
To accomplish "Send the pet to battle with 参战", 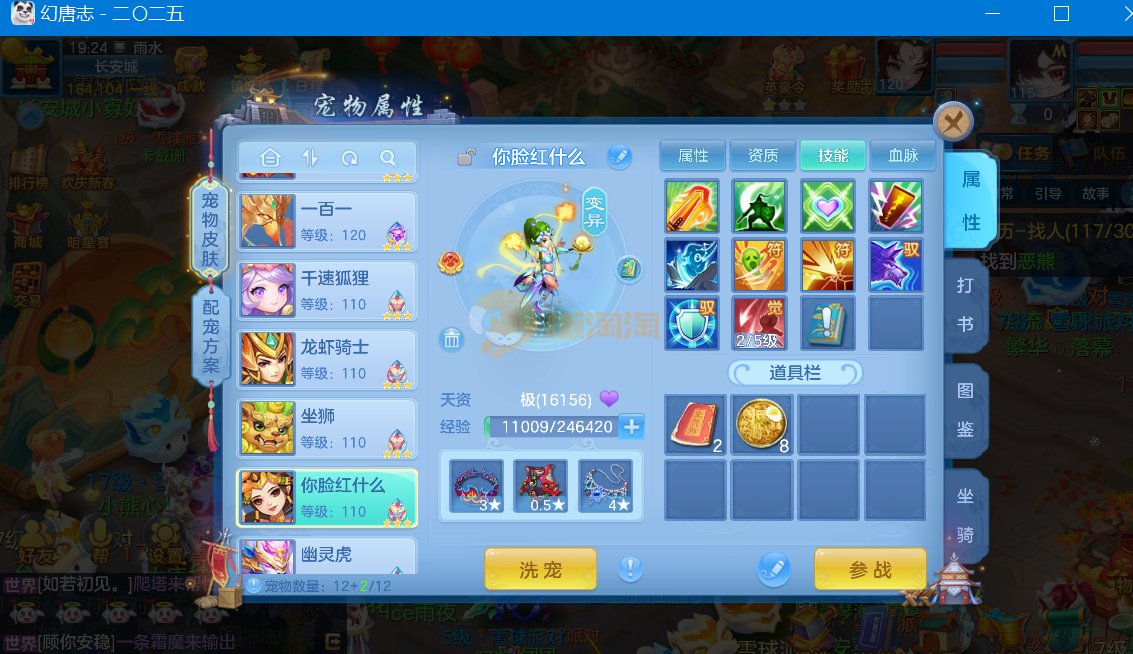I will pos(870,570).
